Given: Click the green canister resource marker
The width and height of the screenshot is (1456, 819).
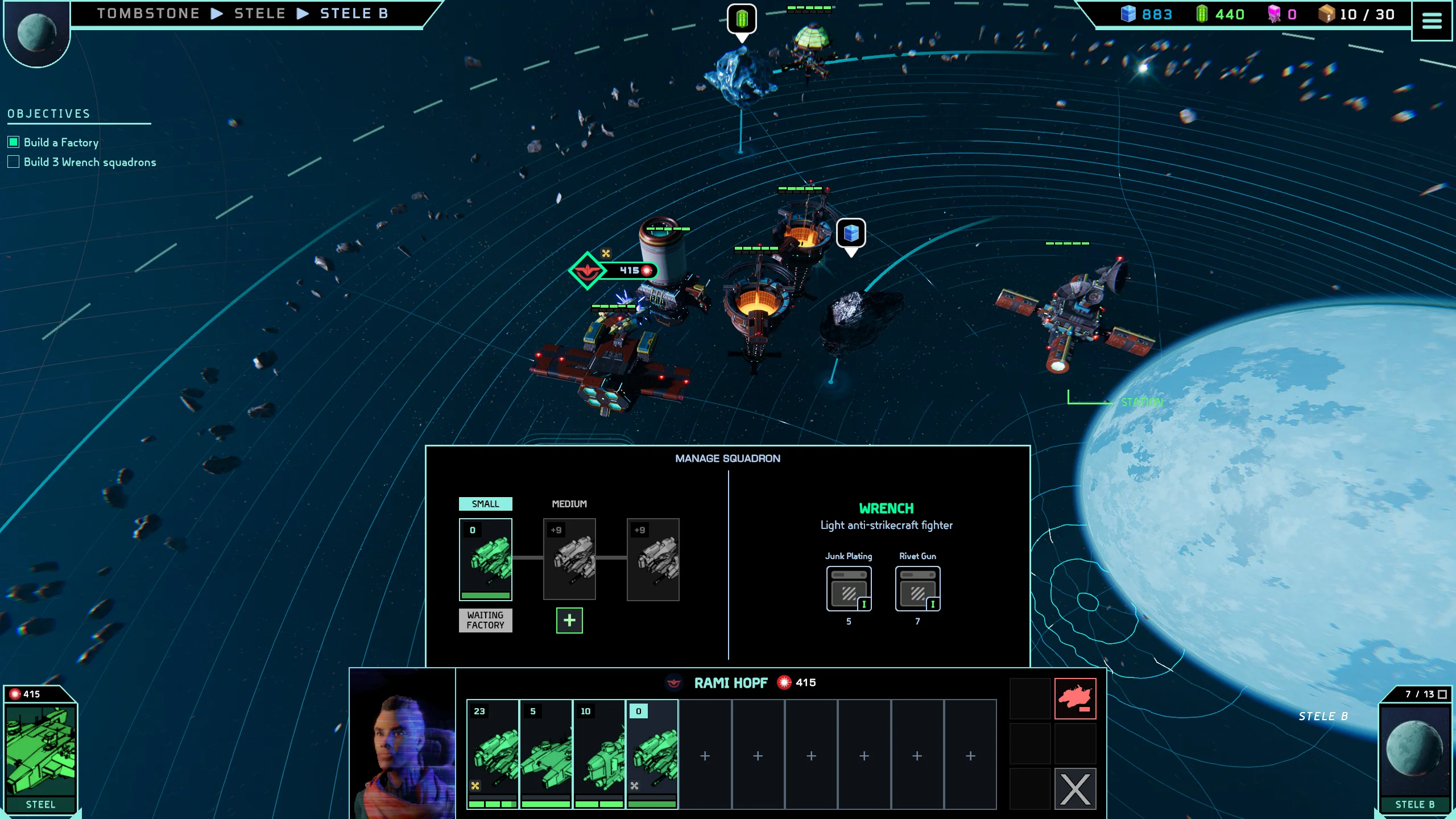Looking at the screenshot, I should pos(742,19).
